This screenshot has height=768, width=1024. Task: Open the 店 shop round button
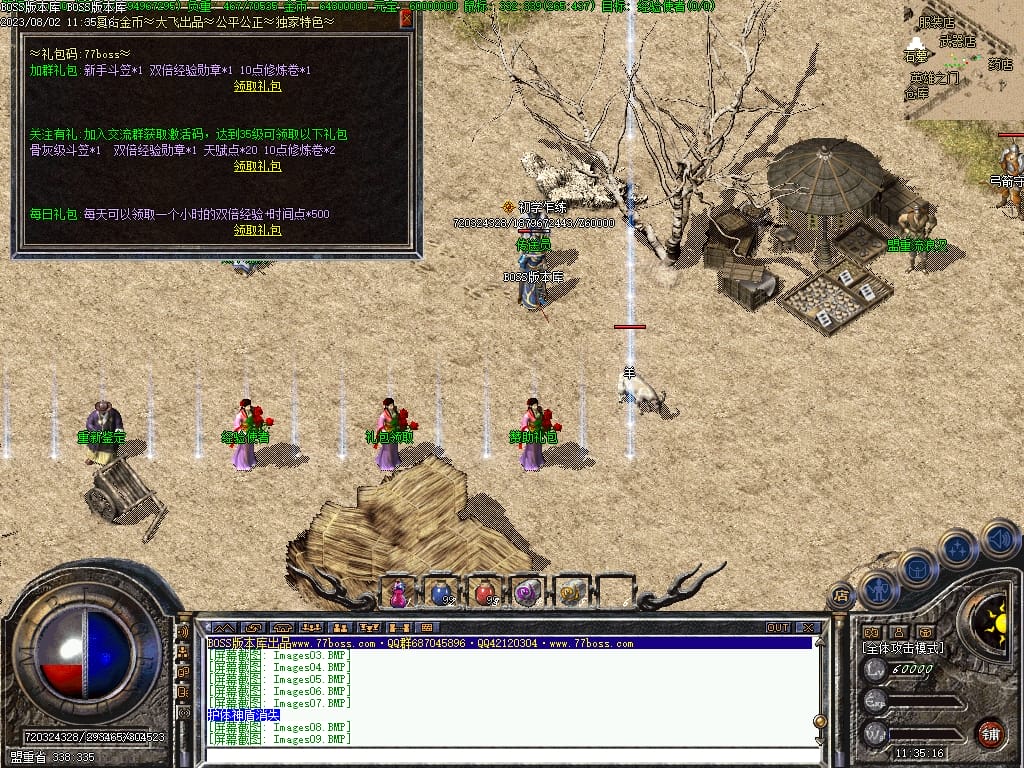click(840, 597)
